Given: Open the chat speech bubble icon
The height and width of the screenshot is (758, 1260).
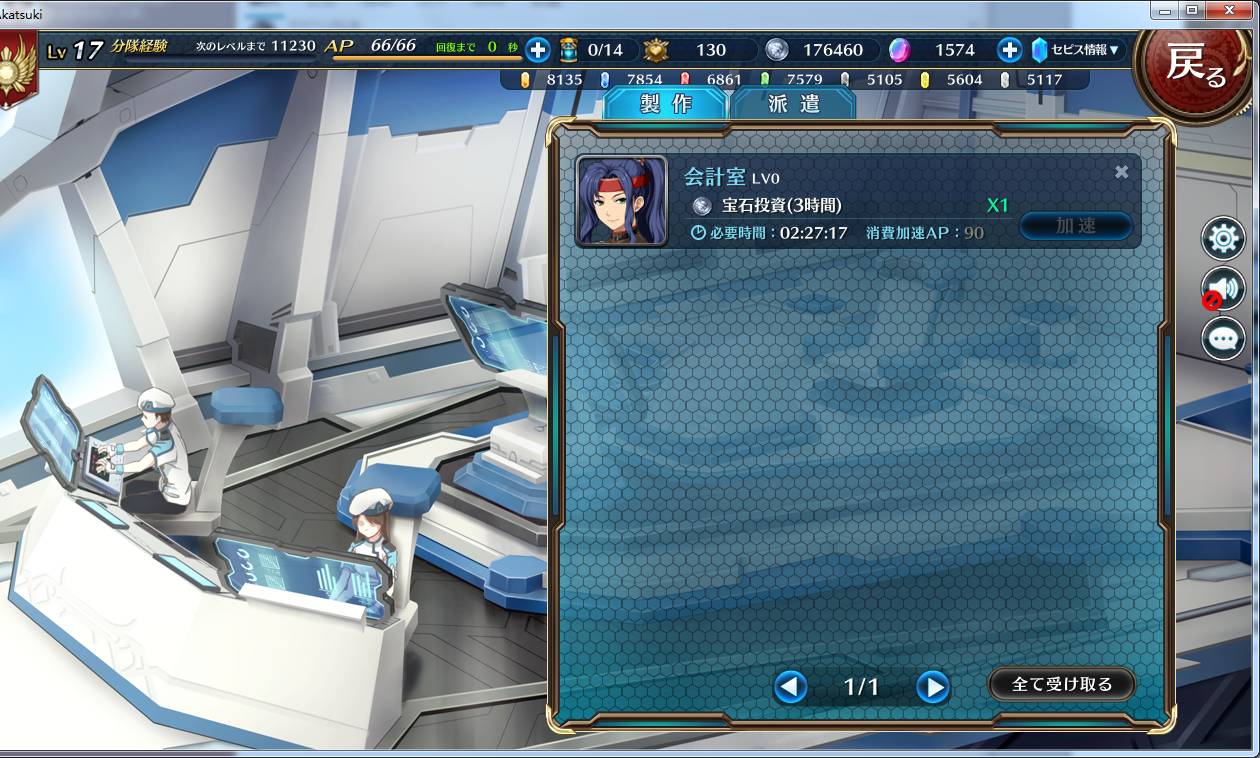Looking at the screenshot, I should (x=1223, y=339).
